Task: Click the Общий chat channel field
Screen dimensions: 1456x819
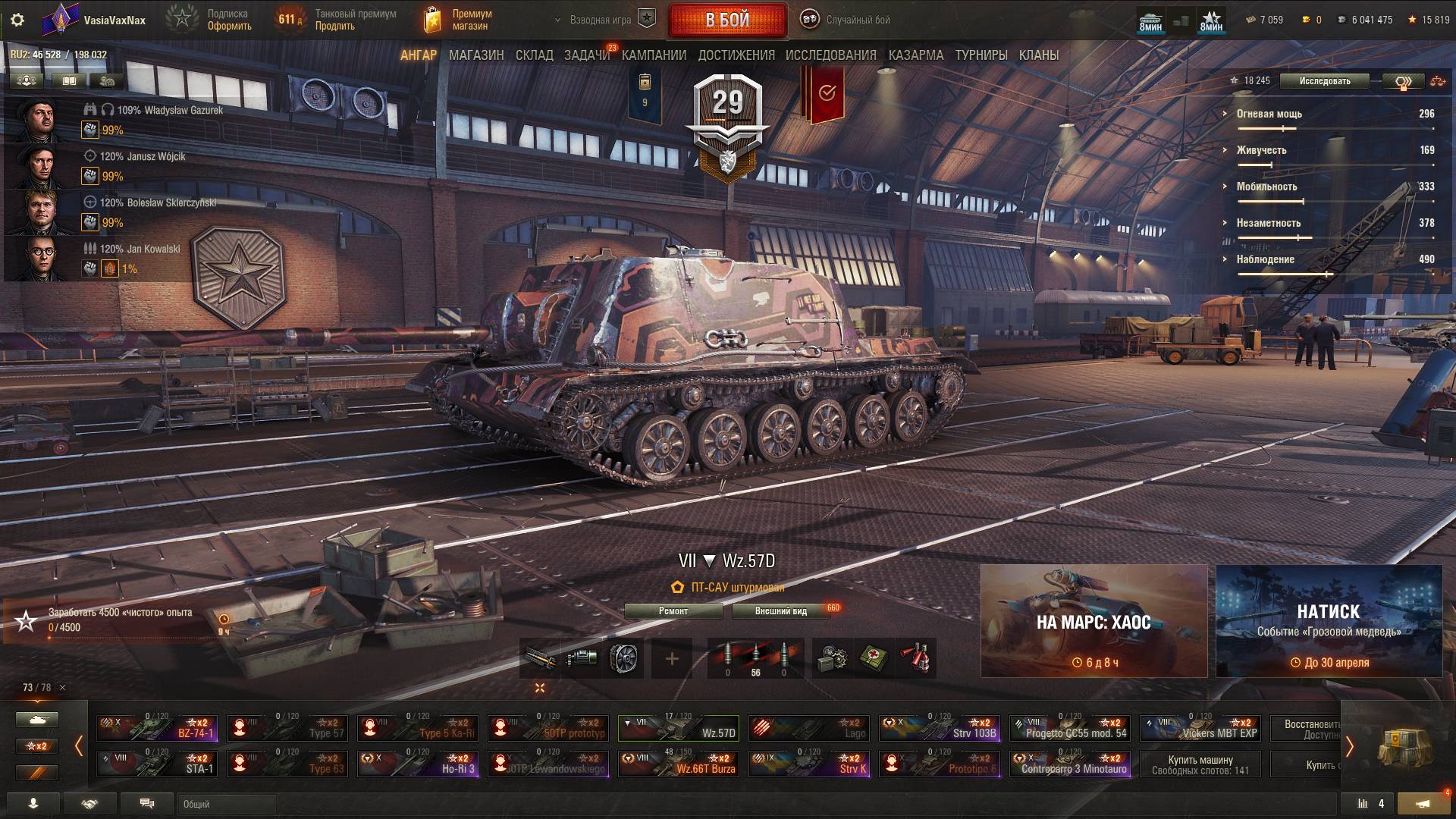Action: (x=227, y=804)
